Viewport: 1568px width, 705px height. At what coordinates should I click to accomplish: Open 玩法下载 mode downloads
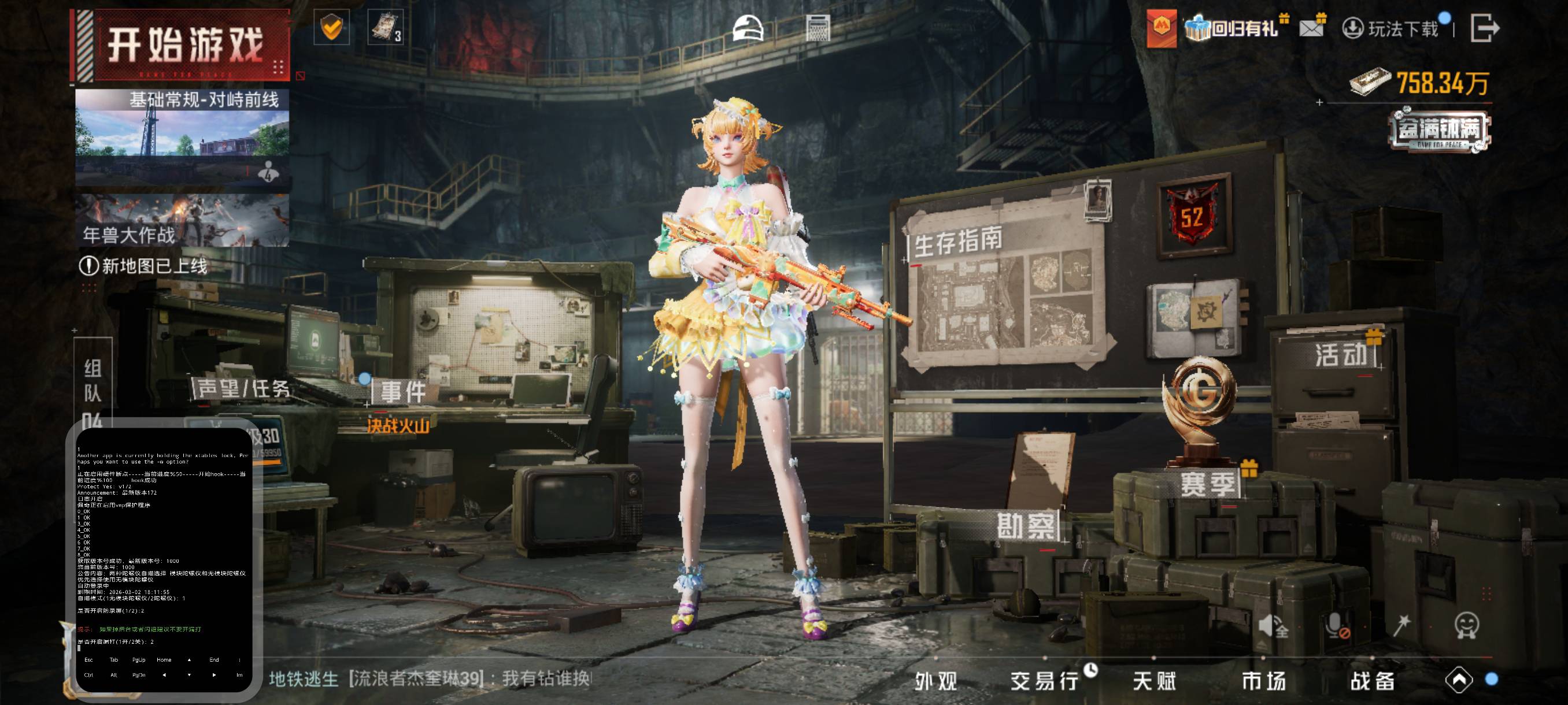[1392, 28]
